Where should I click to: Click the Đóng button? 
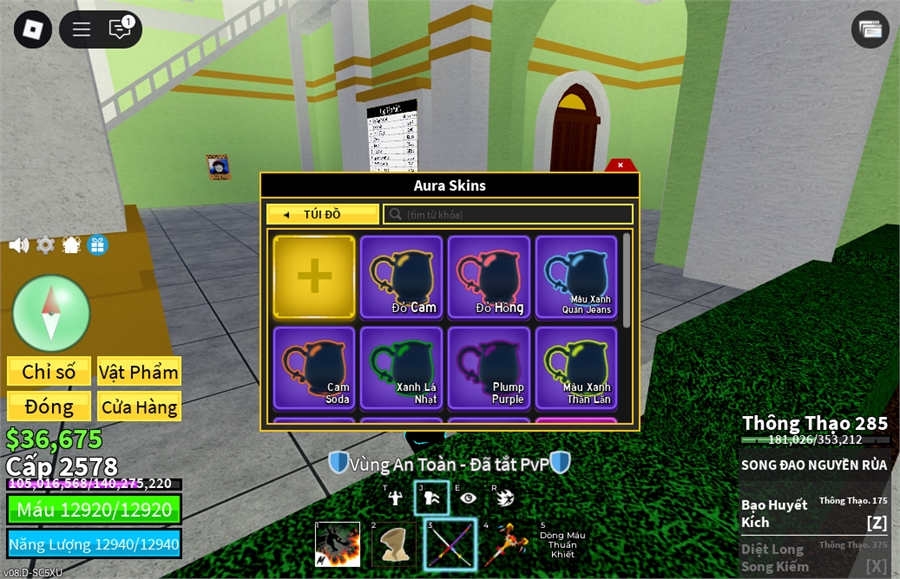(49, 407)
